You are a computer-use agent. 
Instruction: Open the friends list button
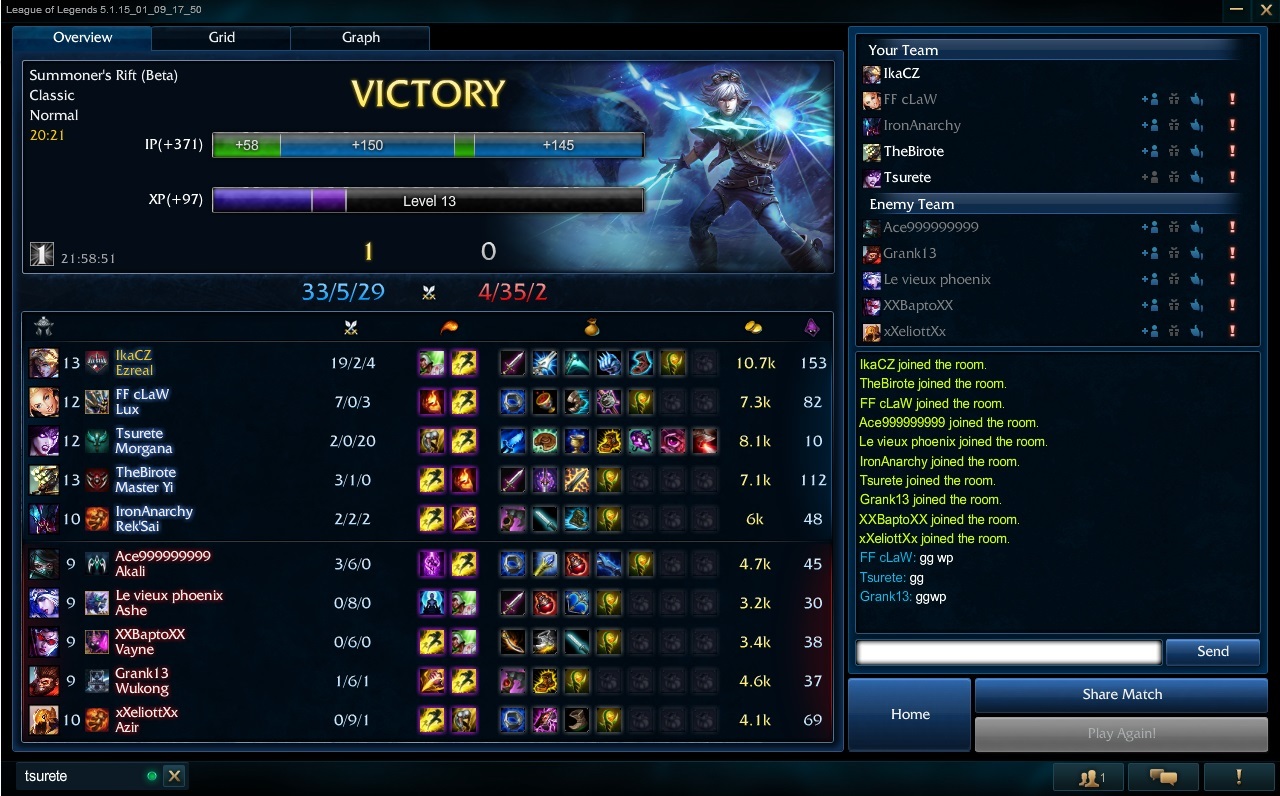point(1089,777)
